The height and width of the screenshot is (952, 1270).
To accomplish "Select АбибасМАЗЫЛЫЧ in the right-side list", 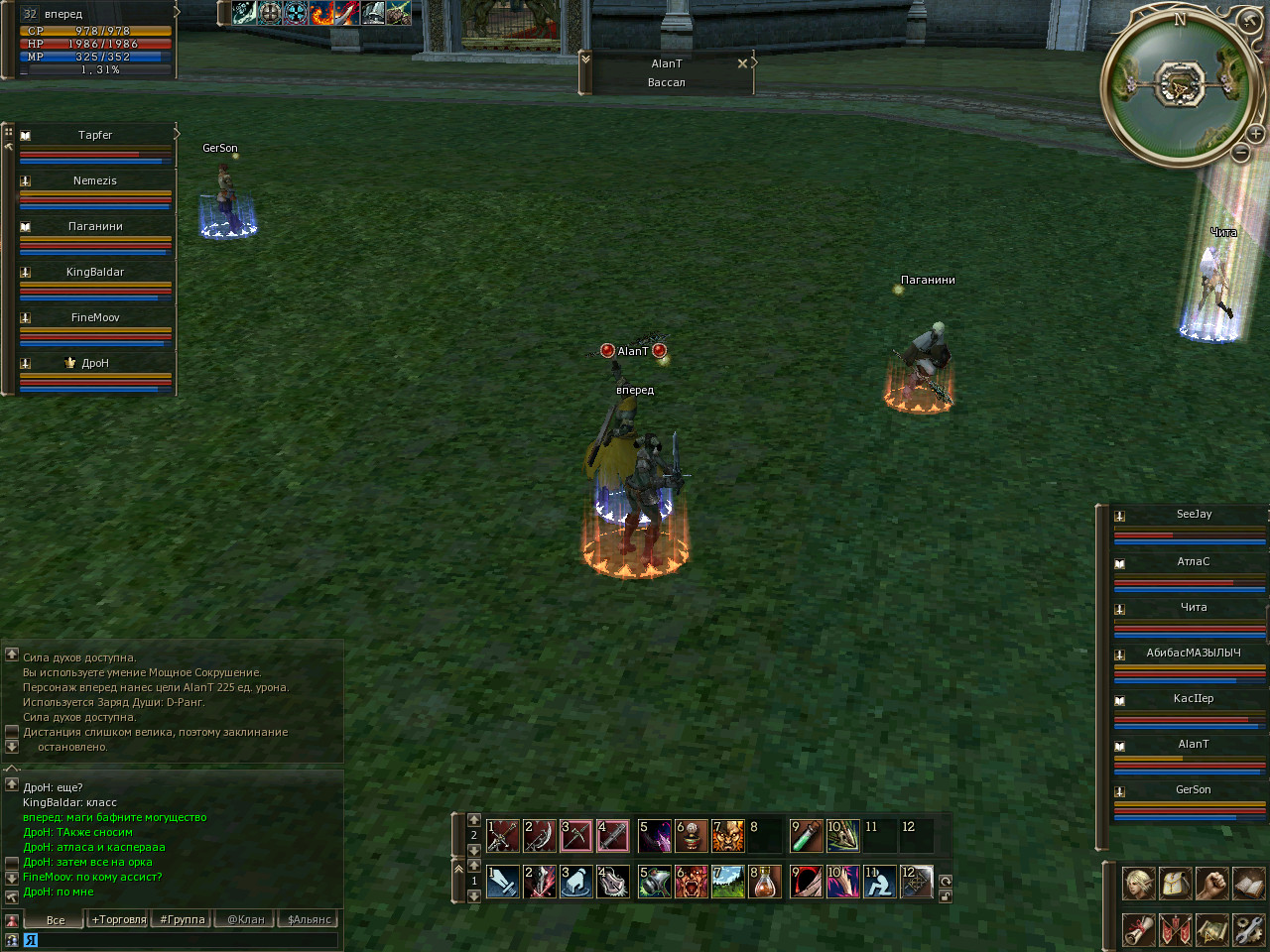I will click(x=1194, y=654).
